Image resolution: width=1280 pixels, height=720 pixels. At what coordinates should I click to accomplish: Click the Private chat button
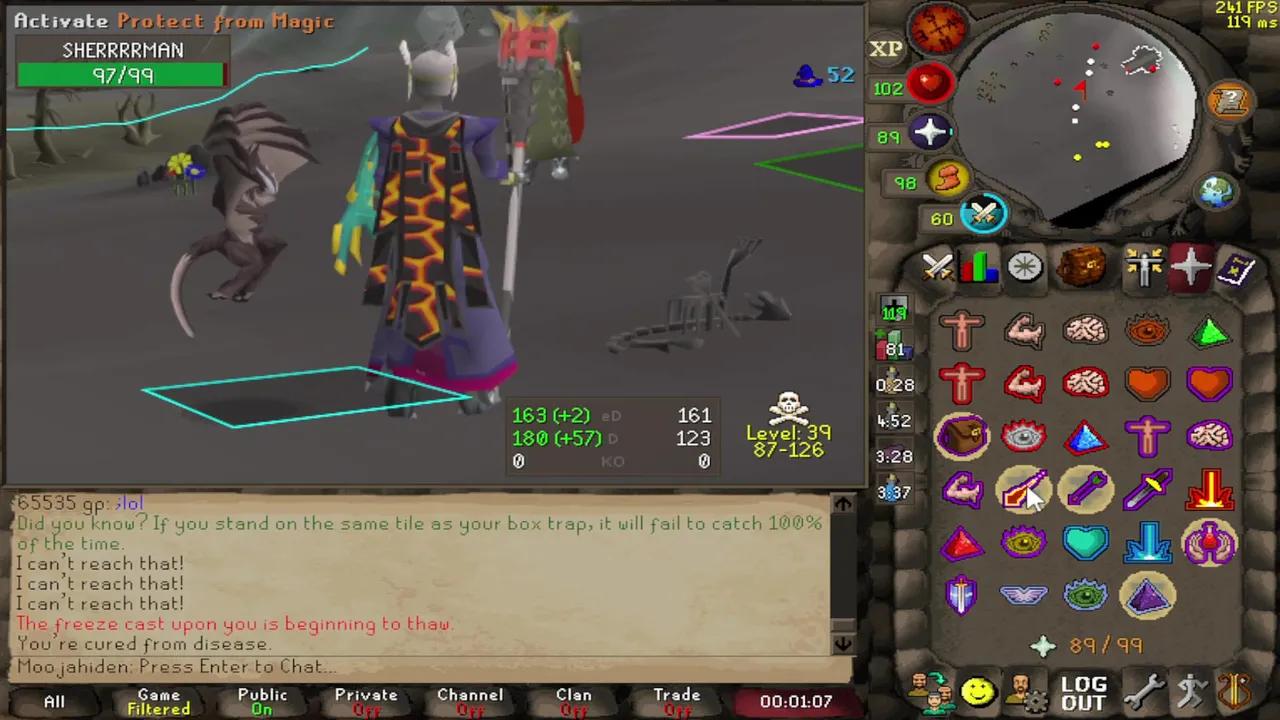tap(366, 697)
